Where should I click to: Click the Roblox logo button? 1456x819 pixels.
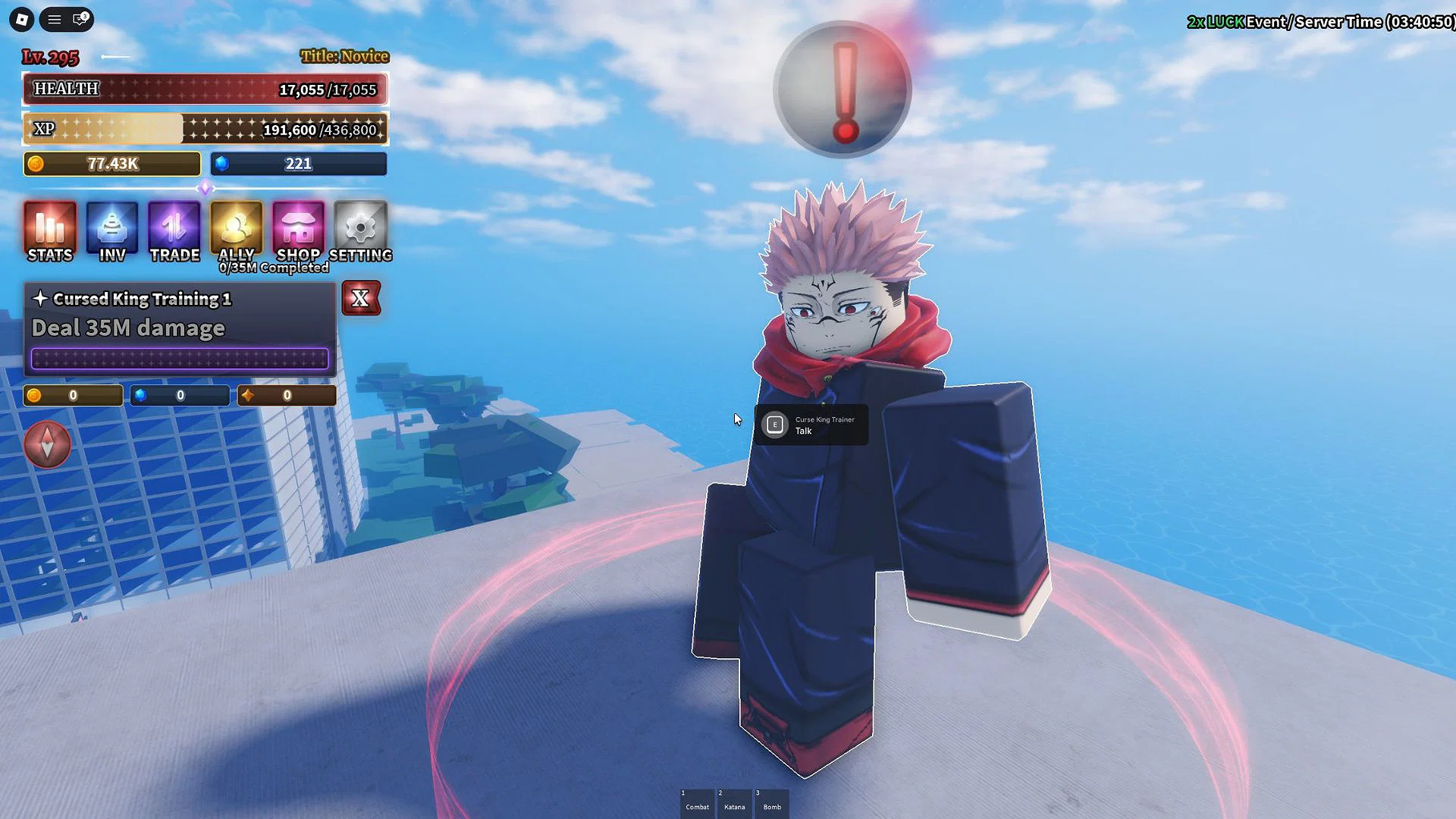(20, 20)
